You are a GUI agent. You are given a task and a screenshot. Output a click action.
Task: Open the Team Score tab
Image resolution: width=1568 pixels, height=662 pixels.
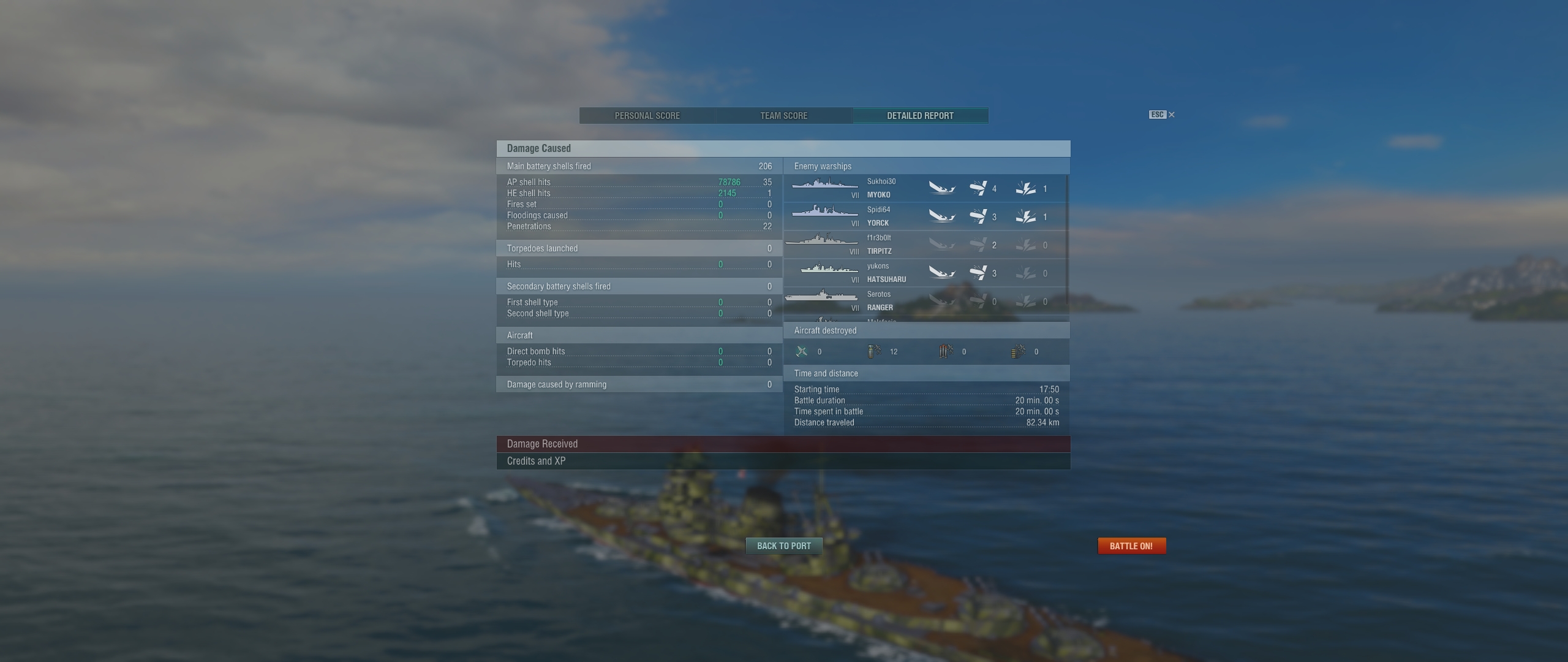783,116
